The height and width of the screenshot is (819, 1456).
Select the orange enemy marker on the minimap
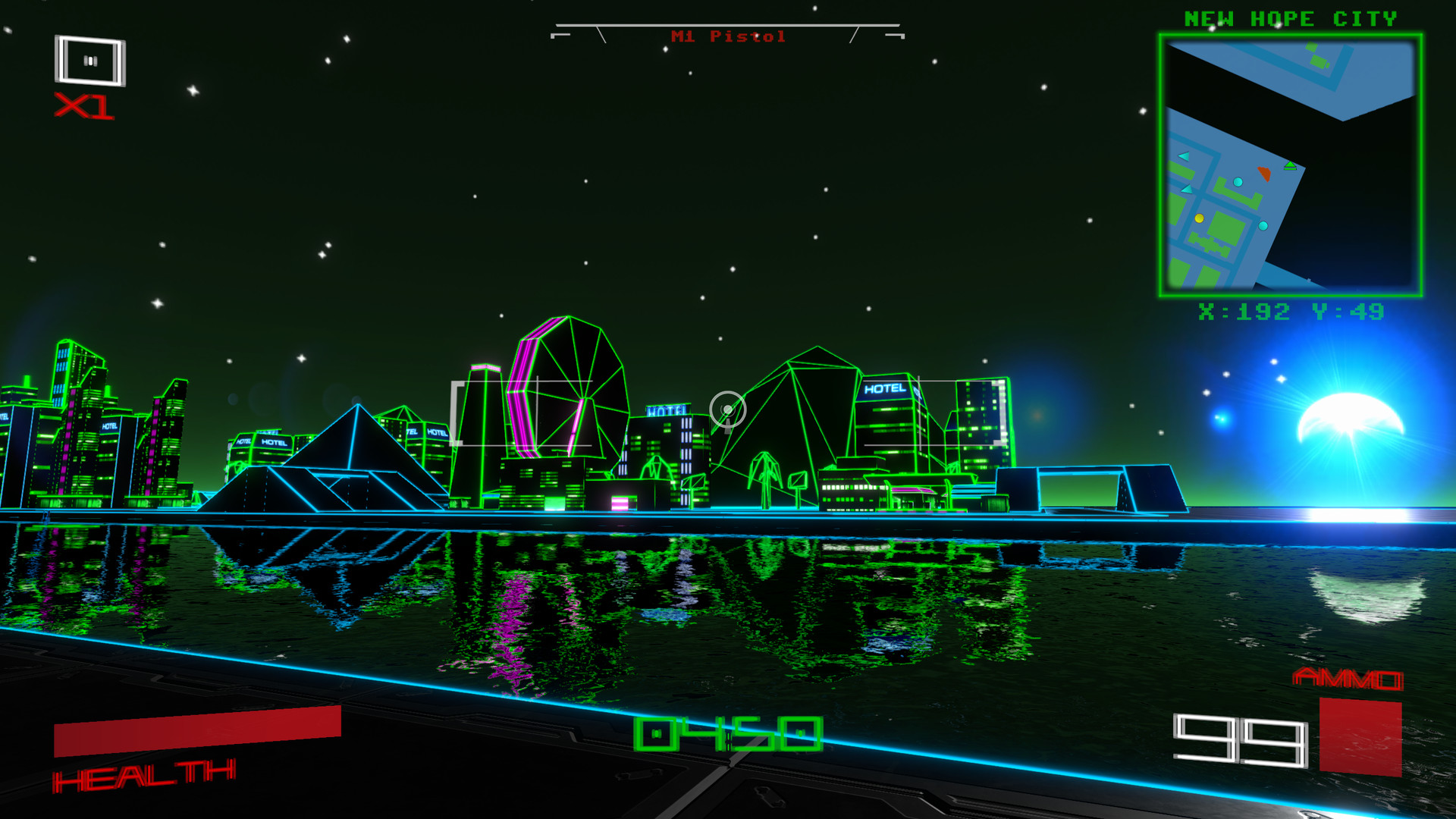click(x=1264, y=173)
